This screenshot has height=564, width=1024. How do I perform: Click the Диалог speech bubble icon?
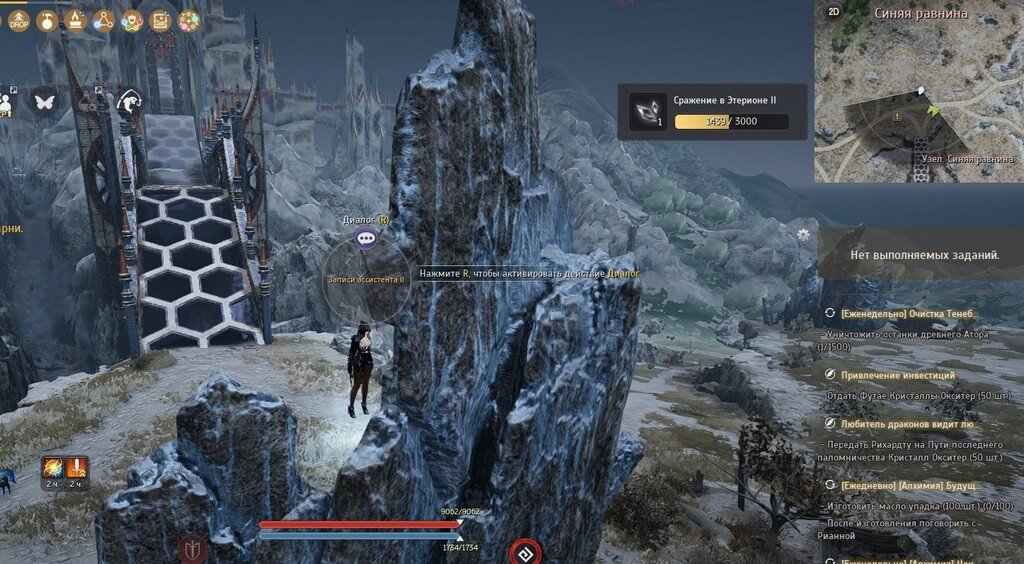pyautogui.click(x=366, y=238)
